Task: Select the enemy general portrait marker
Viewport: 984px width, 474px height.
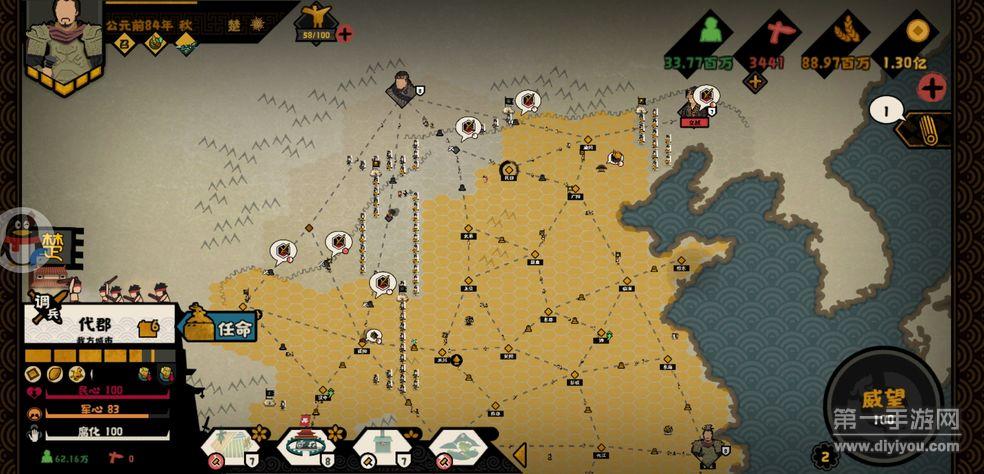Action: [402, 88]
